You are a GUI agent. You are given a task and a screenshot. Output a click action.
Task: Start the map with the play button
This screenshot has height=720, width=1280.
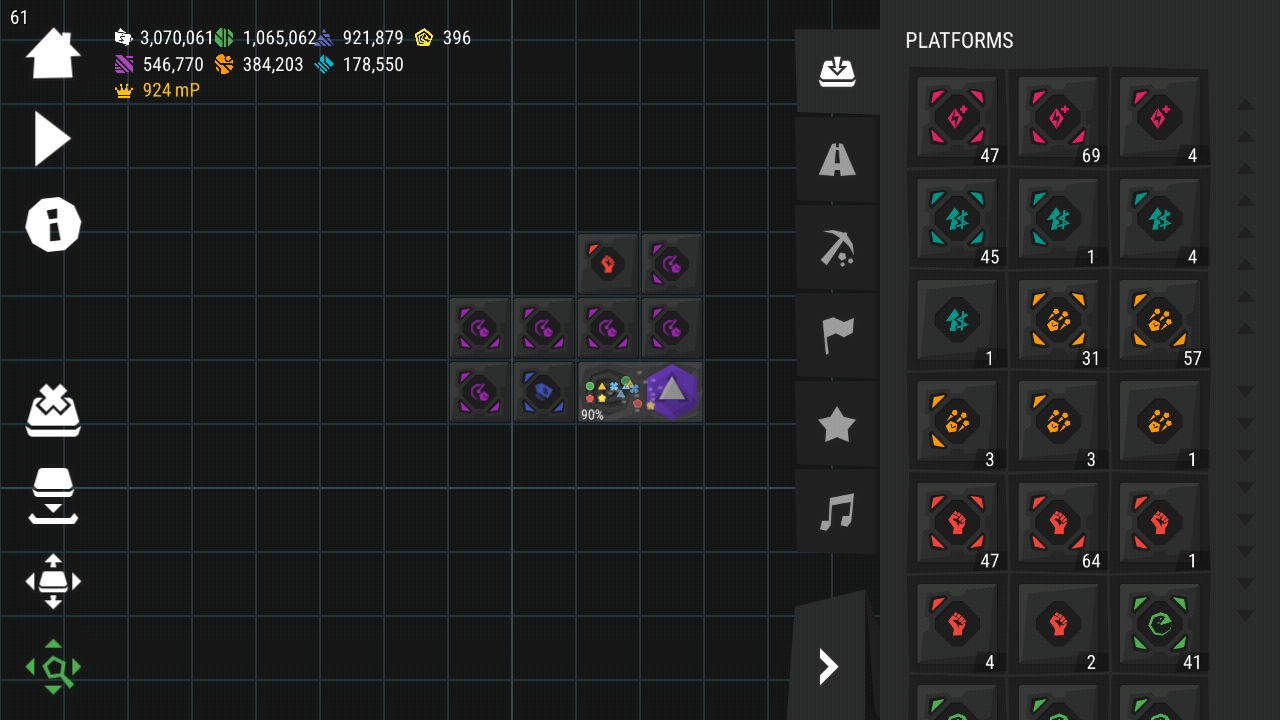[x=52, y=138]
